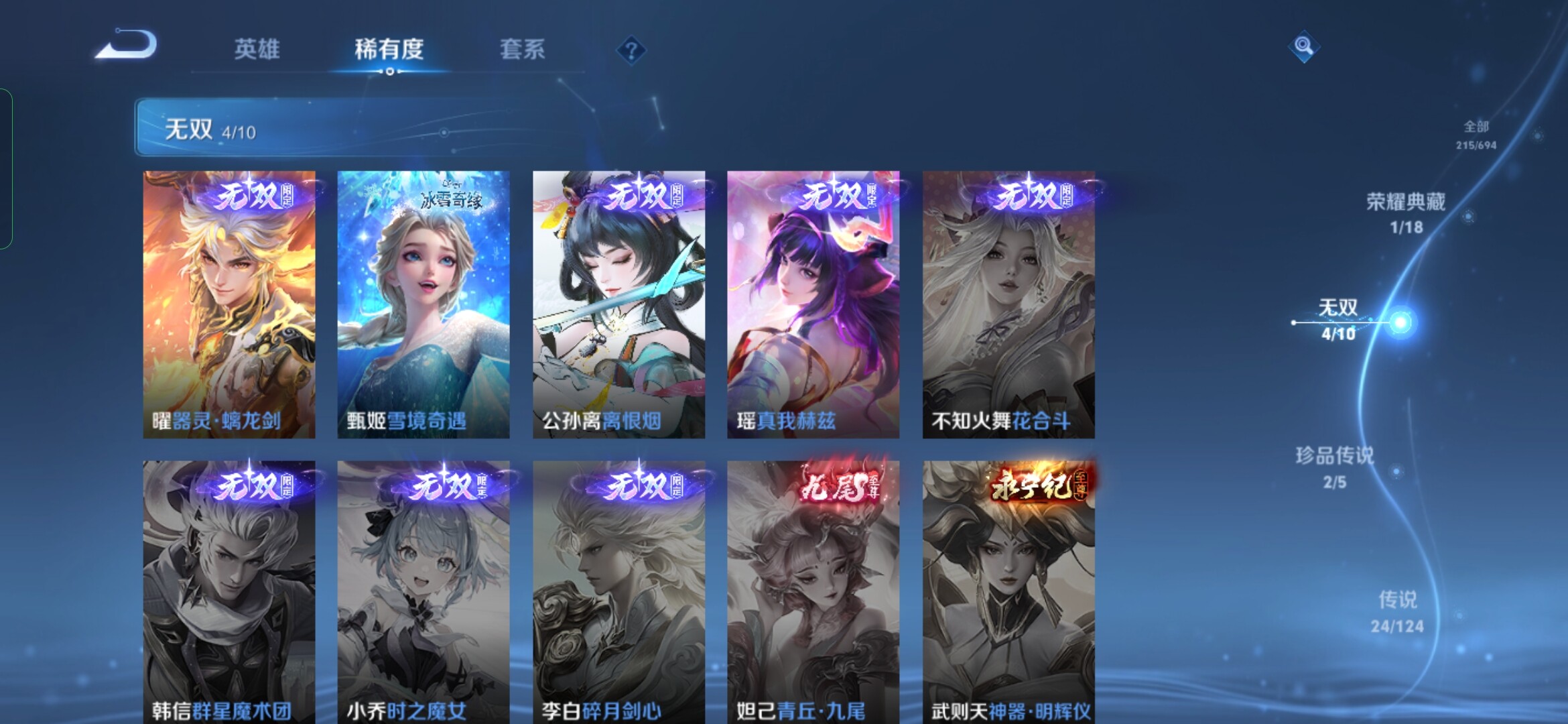
Task: Choose the 小乔 时之魔女 skin card
Action: point(423,592)
